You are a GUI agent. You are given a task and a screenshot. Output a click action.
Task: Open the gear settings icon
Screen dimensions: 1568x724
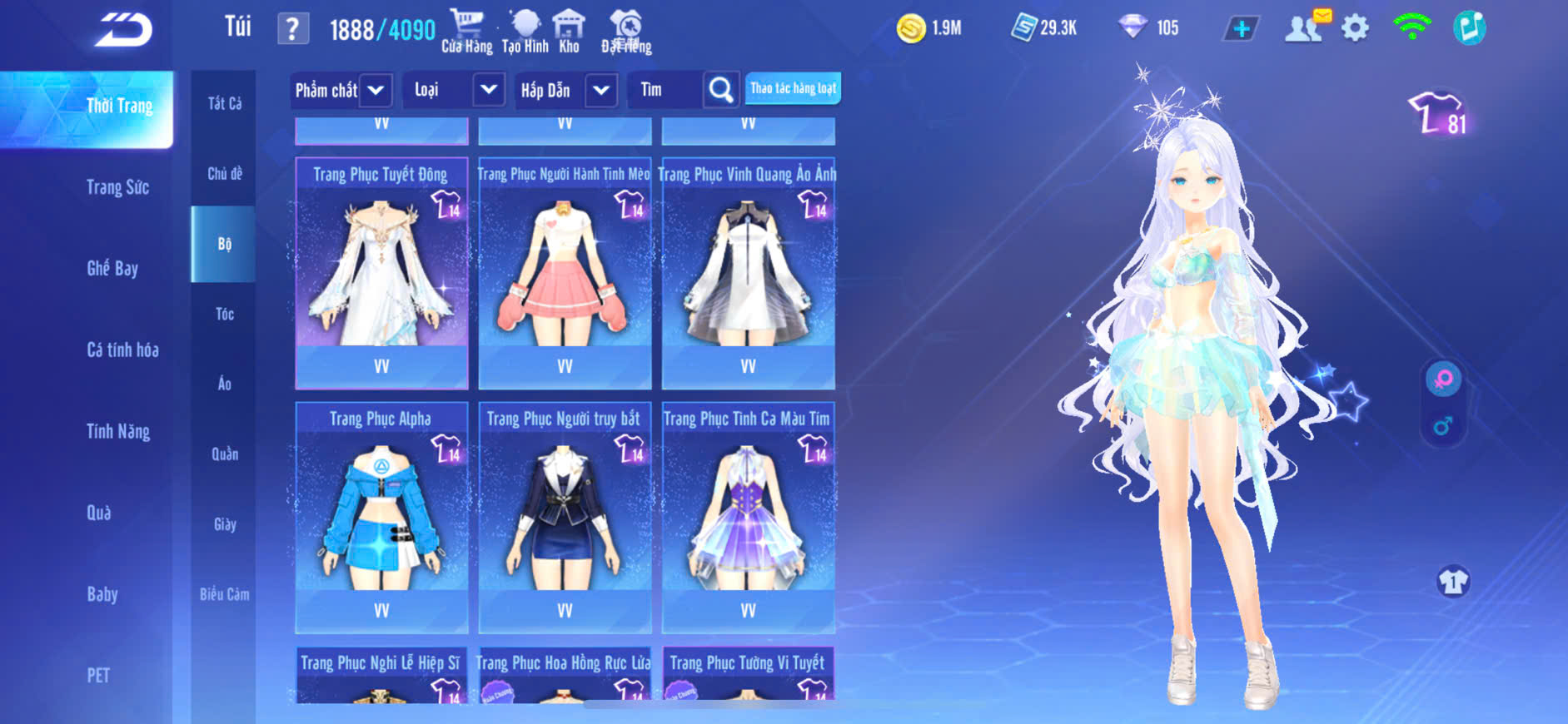(x=1355, y=28)
